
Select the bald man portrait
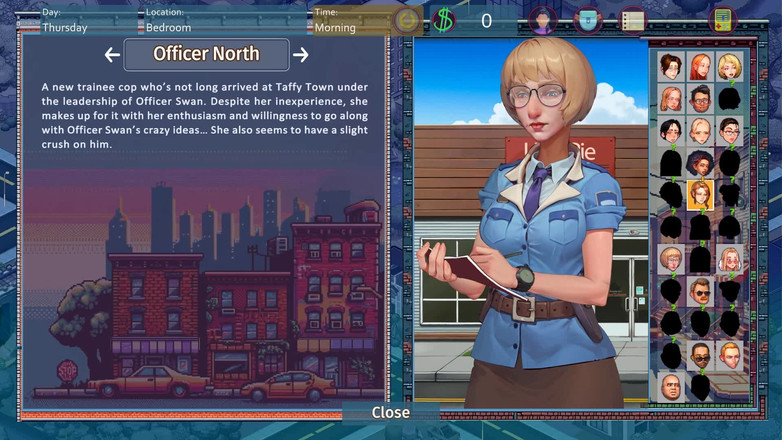coord(671,387)
